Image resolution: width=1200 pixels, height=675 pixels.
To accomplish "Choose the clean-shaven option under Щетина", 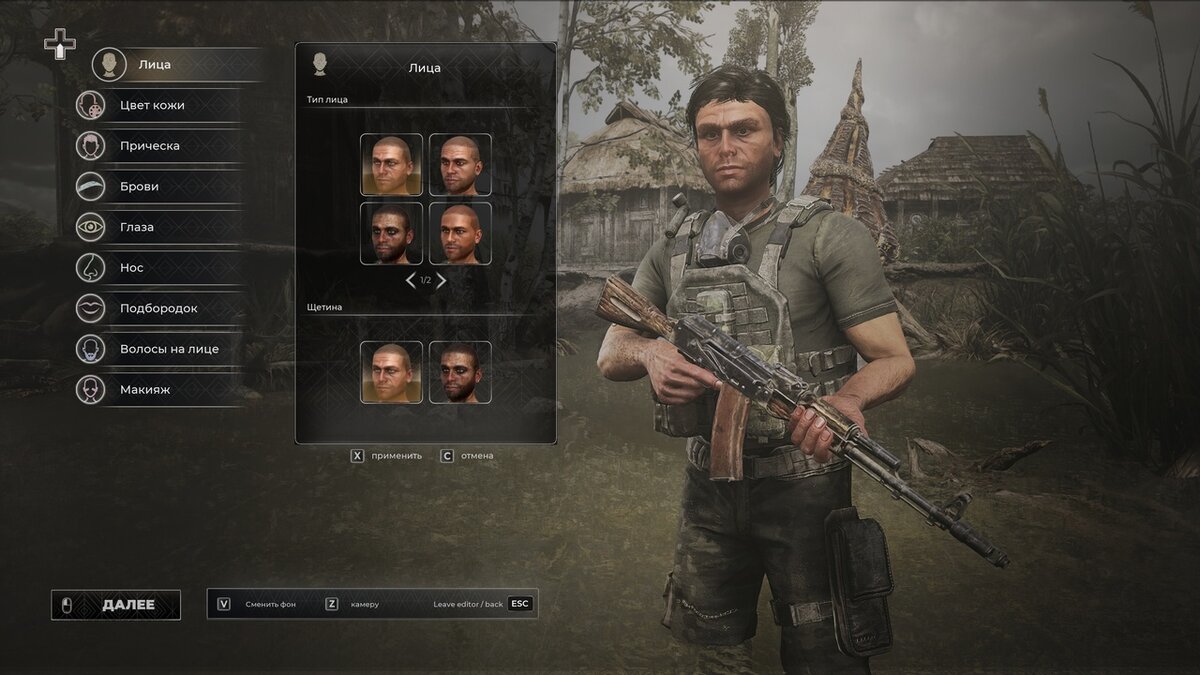I will (x=391, y=372).
